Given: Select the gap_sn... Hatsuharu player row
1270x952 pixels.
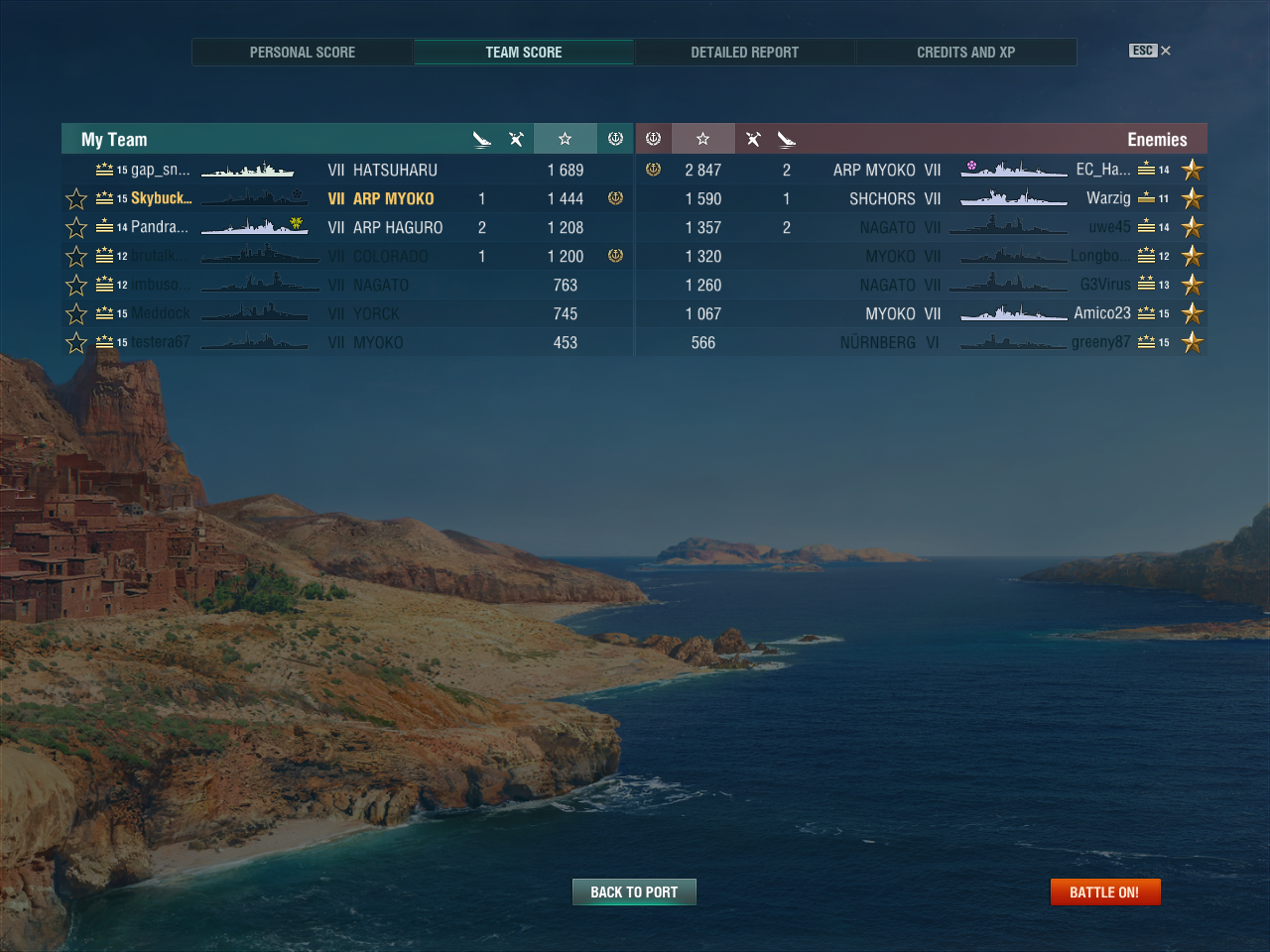Looking at the screenshot, I should coord(347,170).
